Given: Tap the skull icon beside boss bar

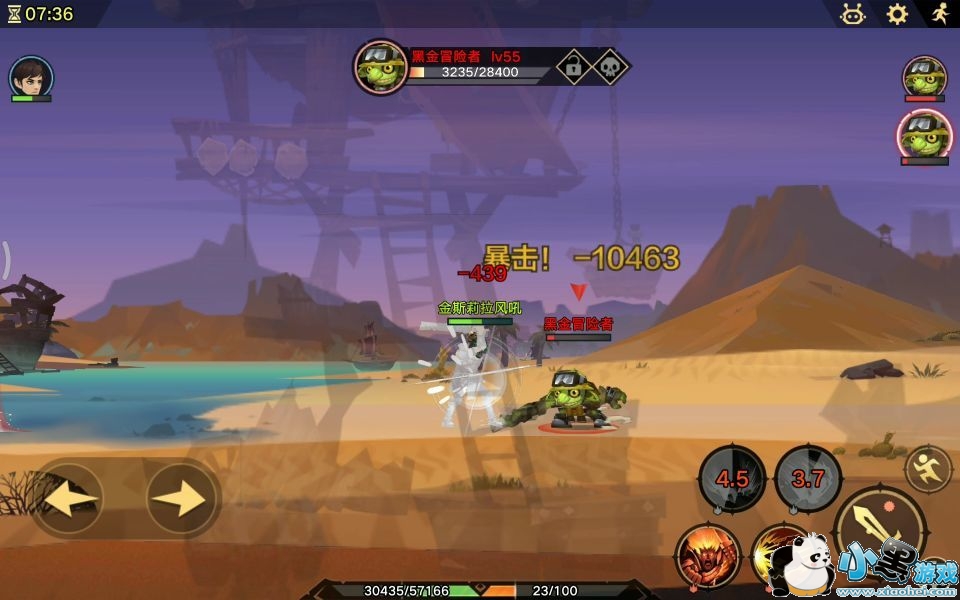Looking at the screenshot, I should (609, 67).
